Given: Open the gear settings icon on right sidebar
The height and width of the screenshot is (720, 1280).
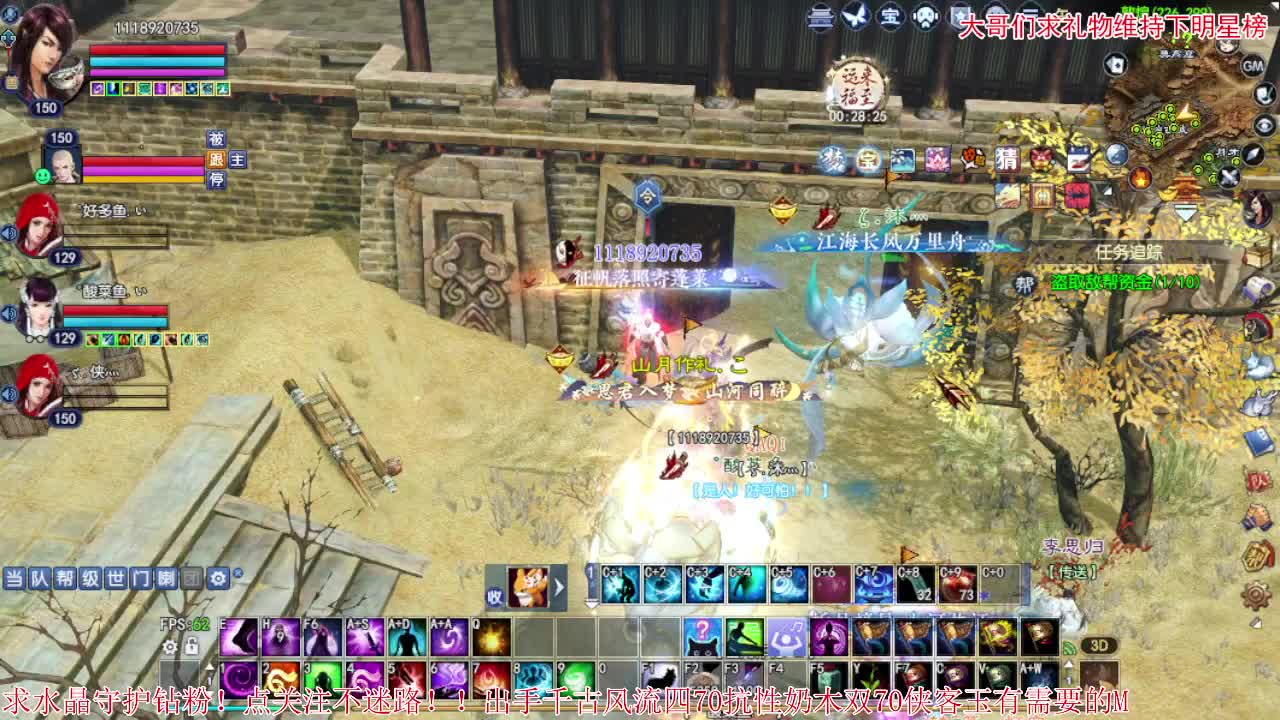Looking at the screenshot, I should (1256, 595).
